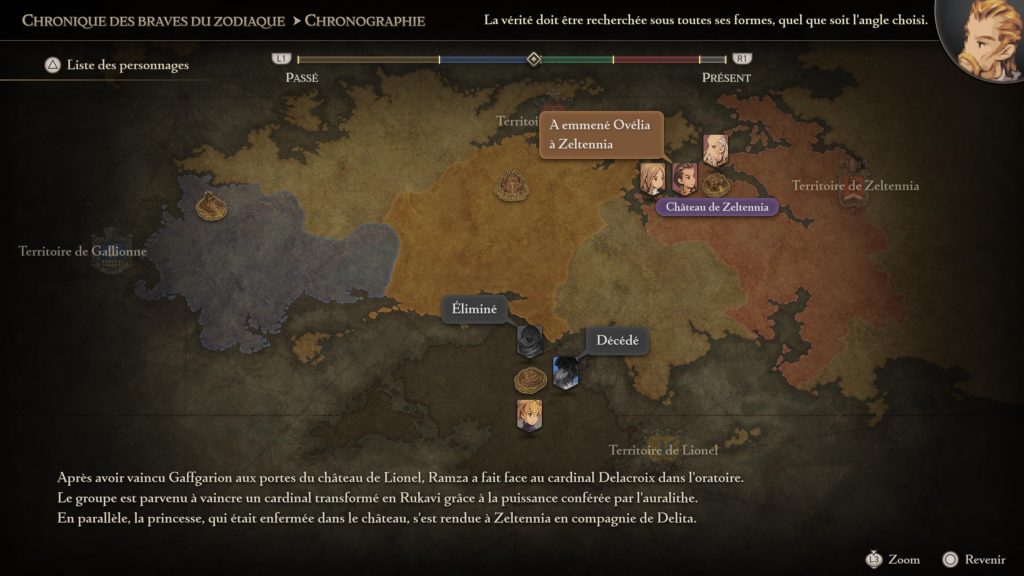Click the Zeltennia castle map marker
The width and height of the screenshot is (1024, 576).
(715, 184)
